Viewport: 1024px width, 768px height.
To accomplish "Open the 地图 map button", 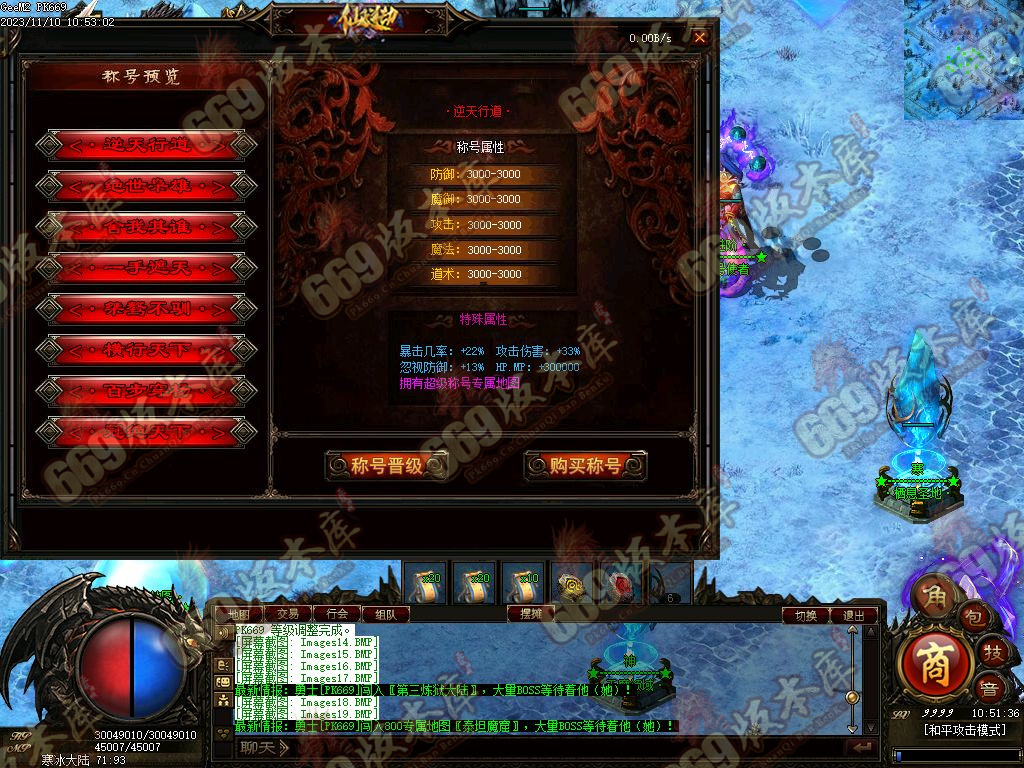I will click(x=238, y=614).
